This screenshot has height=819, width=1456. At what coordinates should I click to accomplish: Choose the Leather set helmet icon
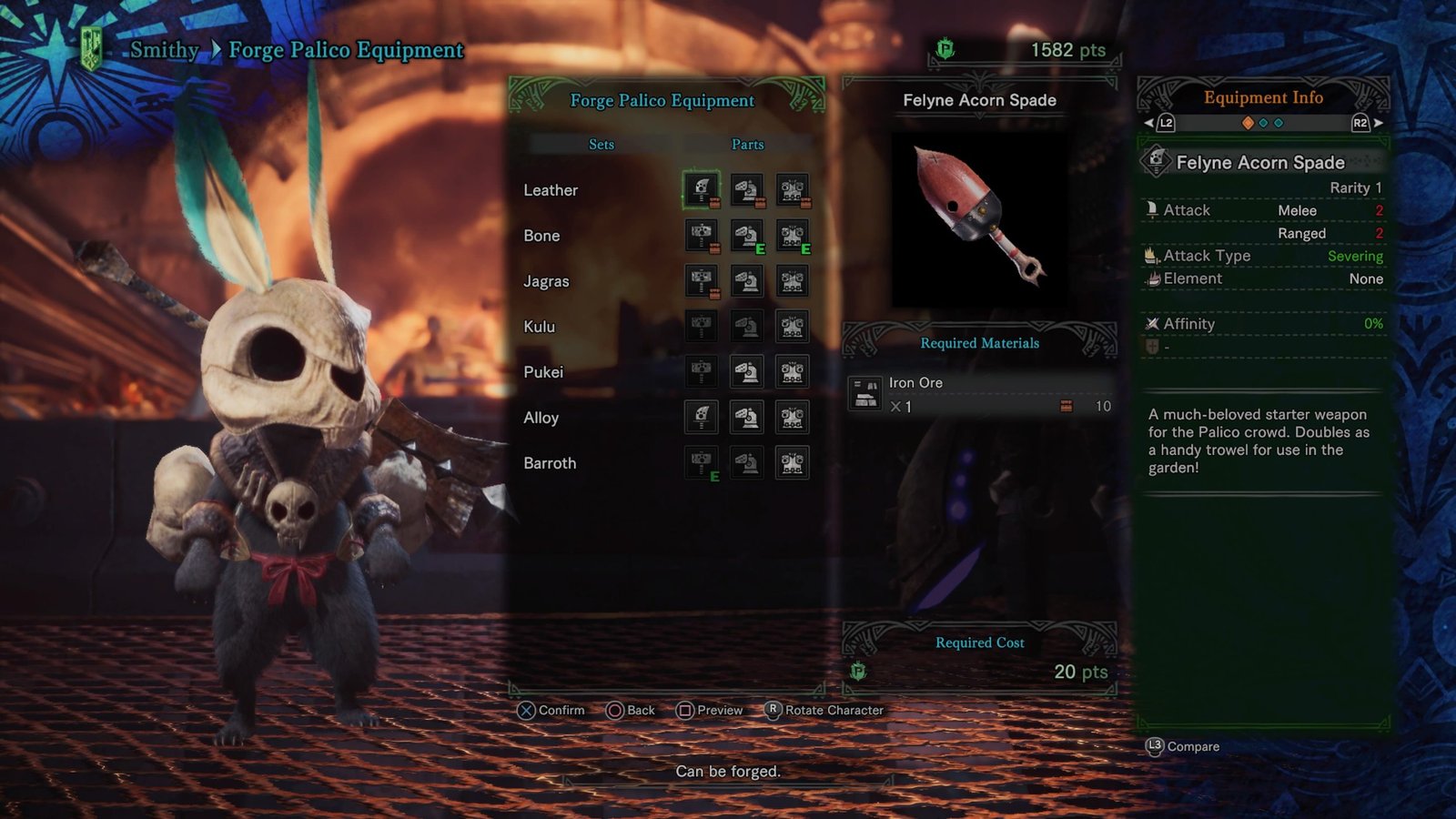click(x=747, y=190)
